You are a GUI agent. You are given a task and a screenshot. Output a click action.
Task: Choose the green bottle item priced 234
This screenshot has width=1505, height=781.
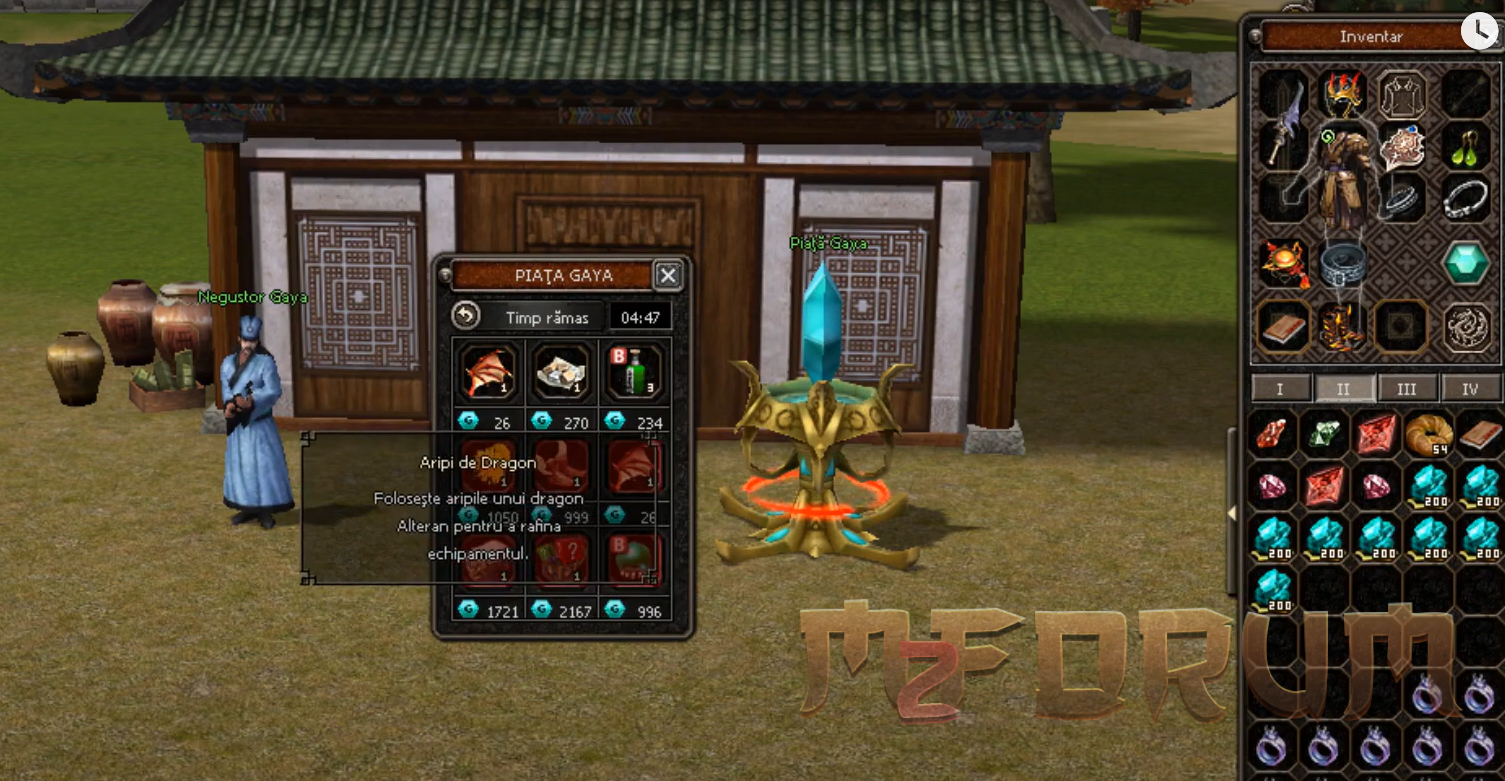(635, 372)
